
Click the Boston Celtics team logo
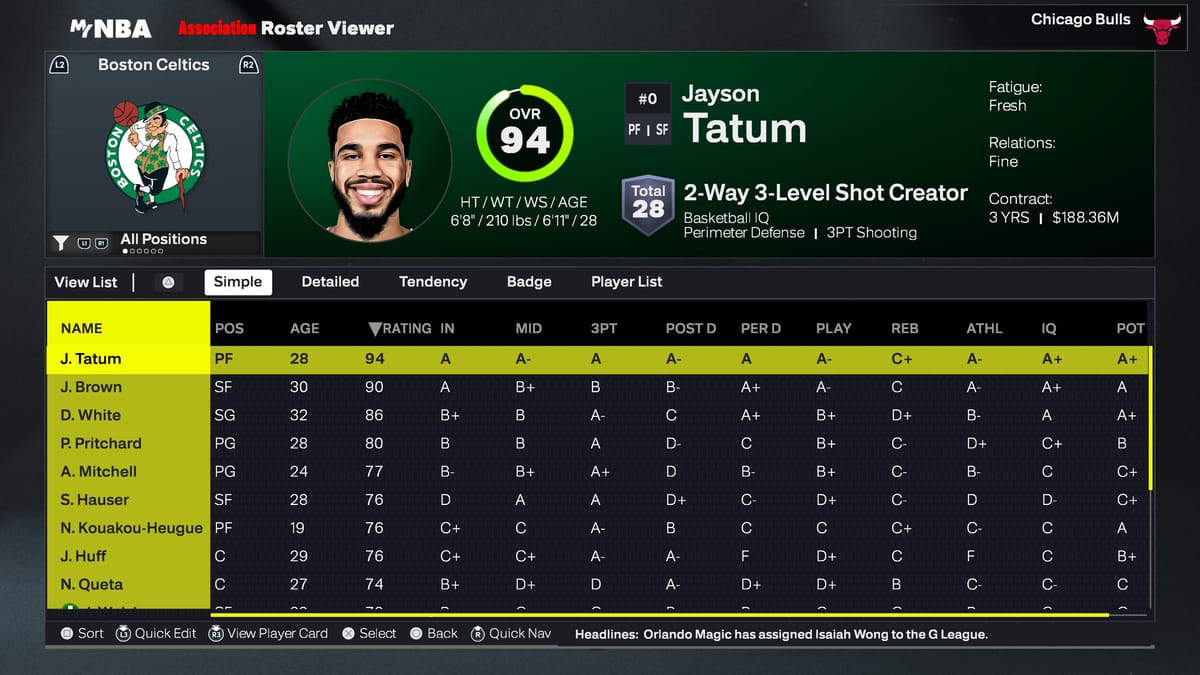[x=154, y=153]
